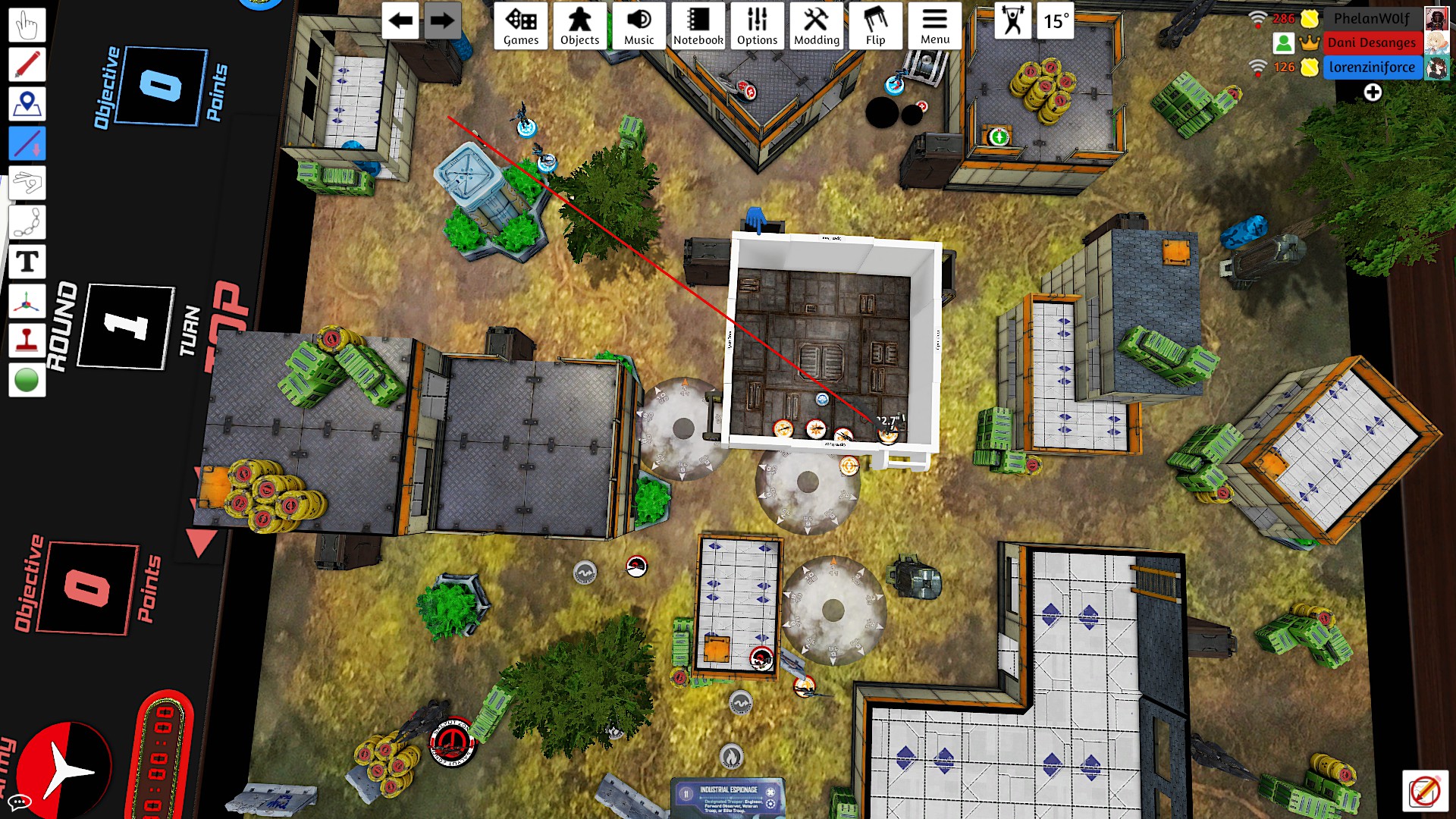Image resolution: width=1456 pixels, height=819 pixels.
Task: Choose the map pin zones tool
Action: point(27,104)
